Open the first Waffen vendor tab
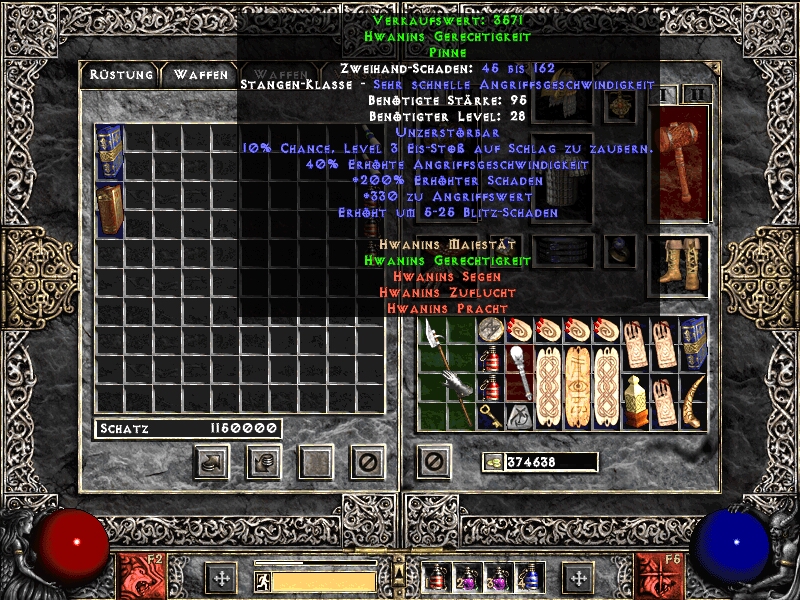The height and width of the screenshot is (600, 800). click(200, 75)
